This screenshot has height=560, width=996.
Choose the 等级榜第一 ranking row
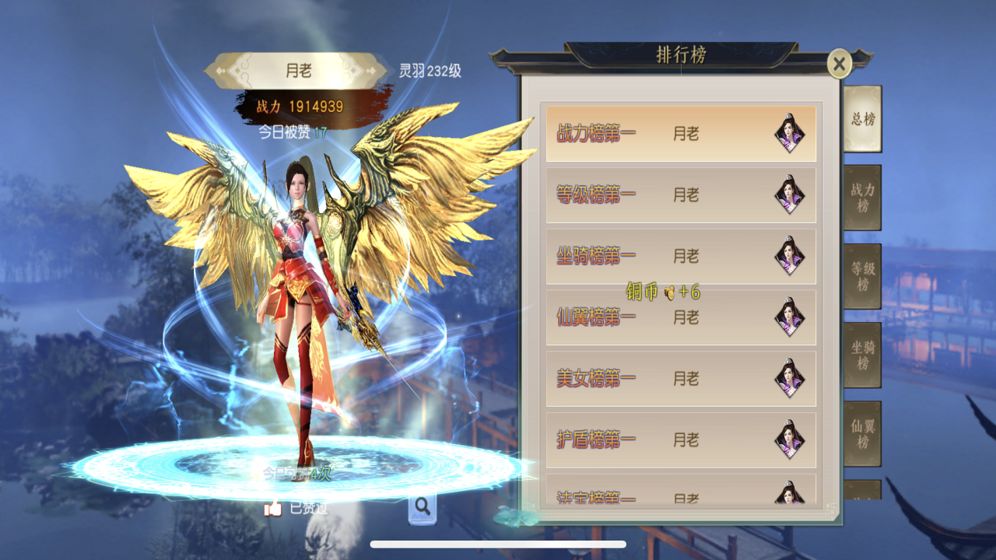[x=679, y=195]
